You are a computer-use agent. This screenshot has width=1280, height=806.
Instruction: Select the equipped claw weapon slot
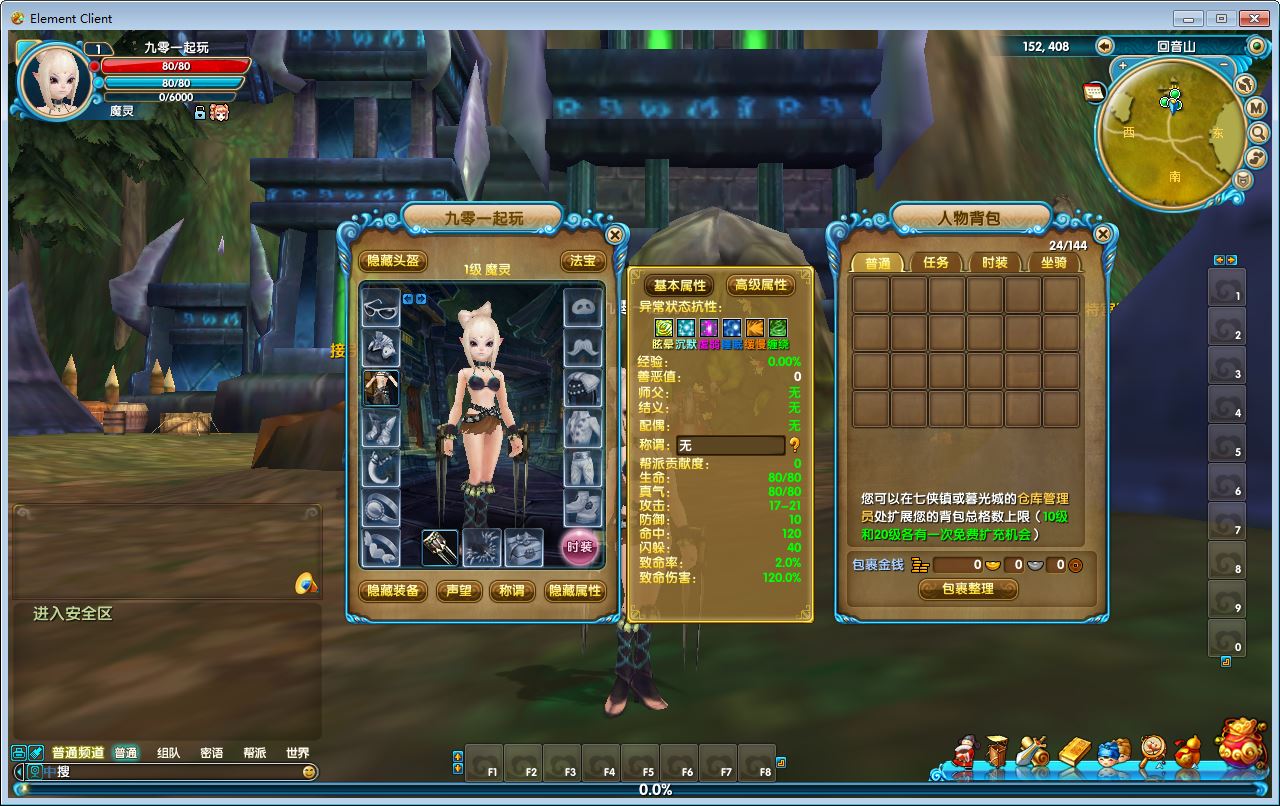coord(440,547)
